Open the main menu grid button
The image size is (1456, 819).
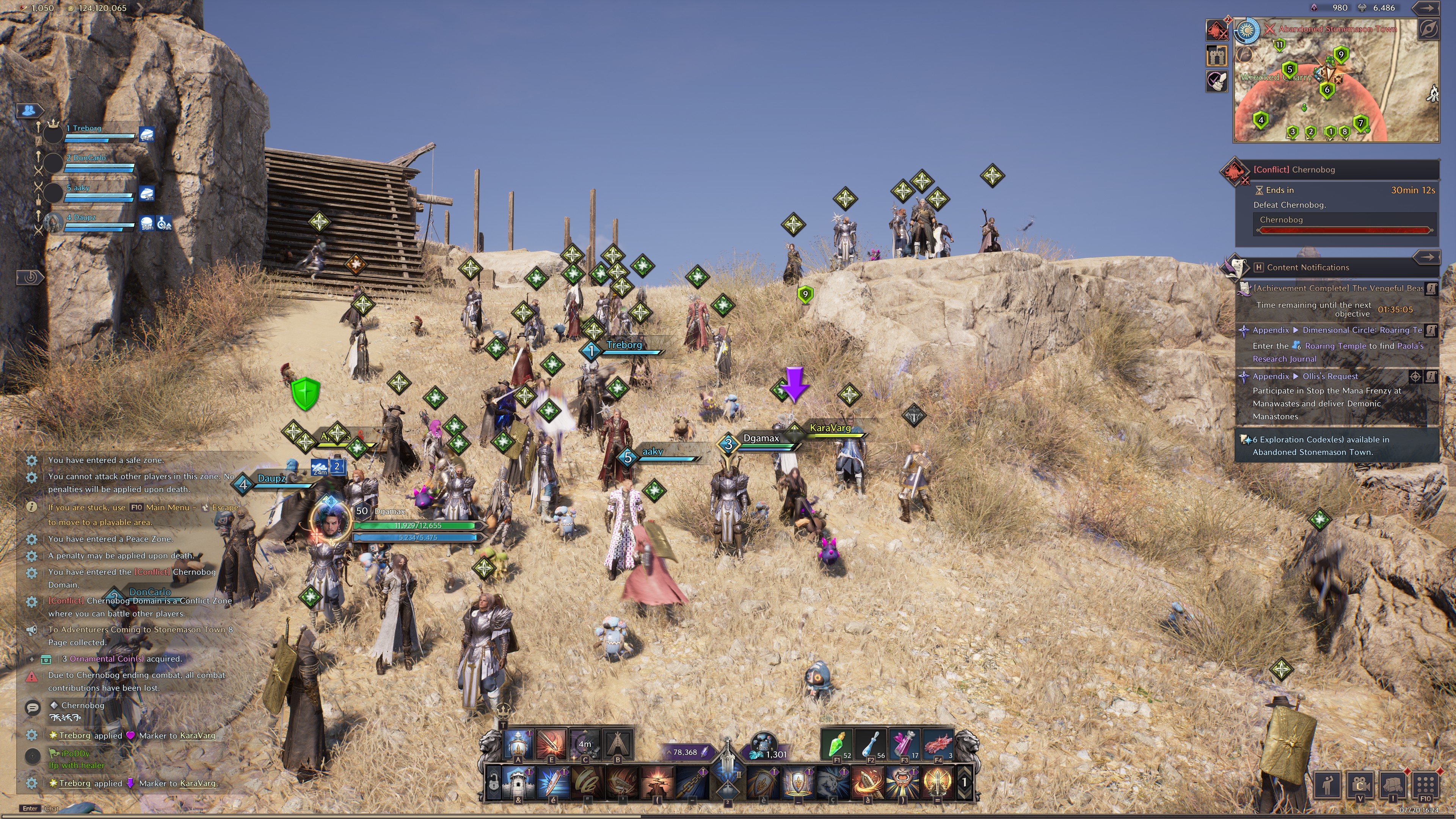coord(1425,784)
